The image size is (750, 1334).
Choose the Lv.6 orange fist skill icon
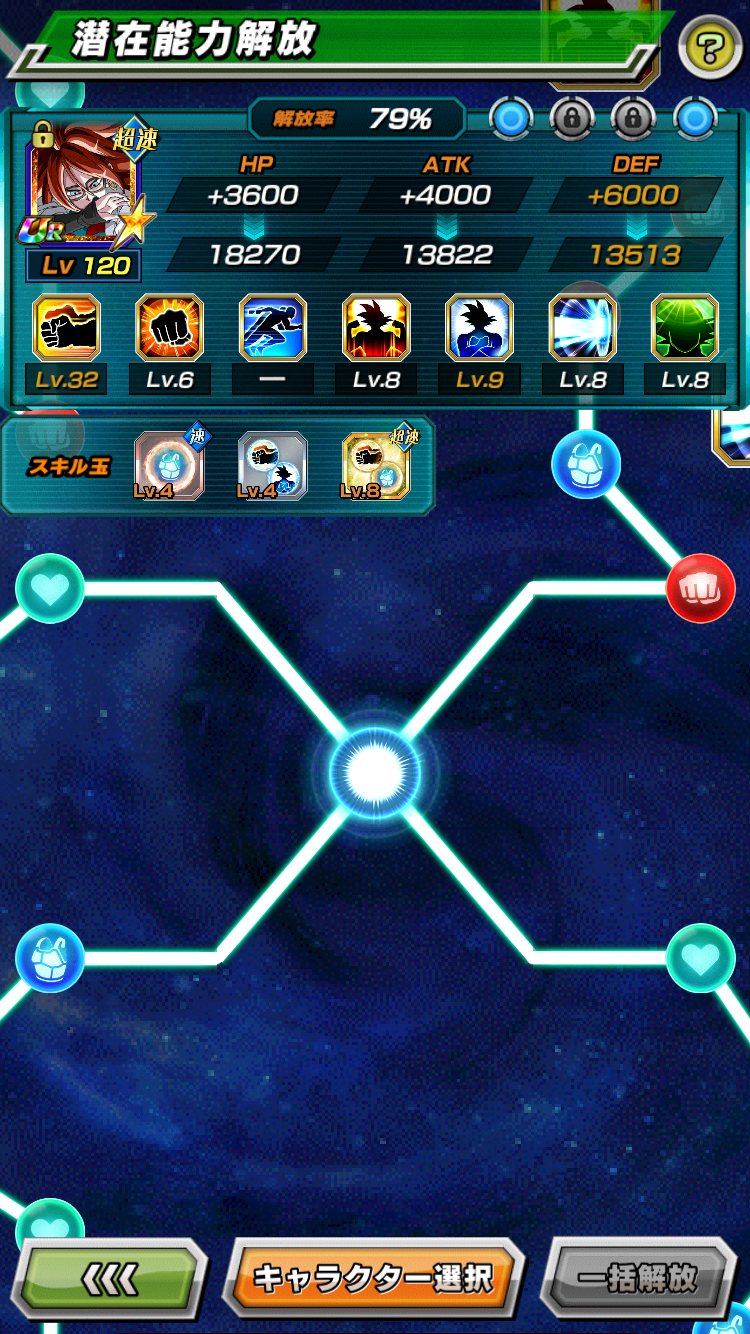[170, 327]
